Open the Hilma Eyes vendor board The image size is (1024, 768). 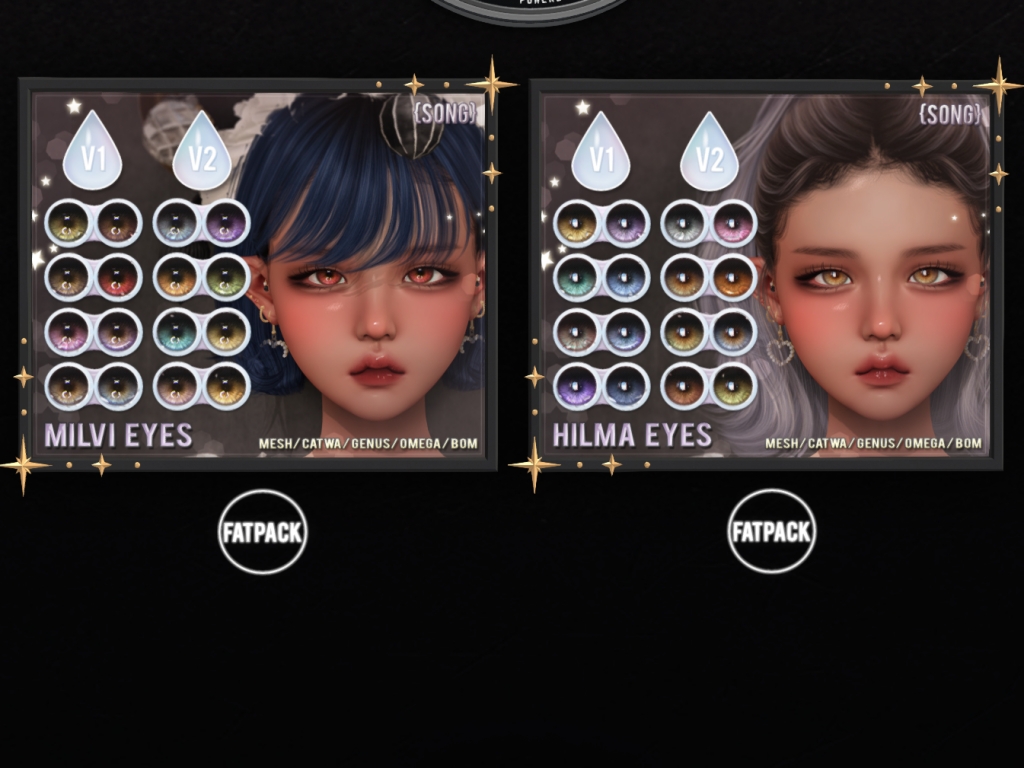pos(766,274)
